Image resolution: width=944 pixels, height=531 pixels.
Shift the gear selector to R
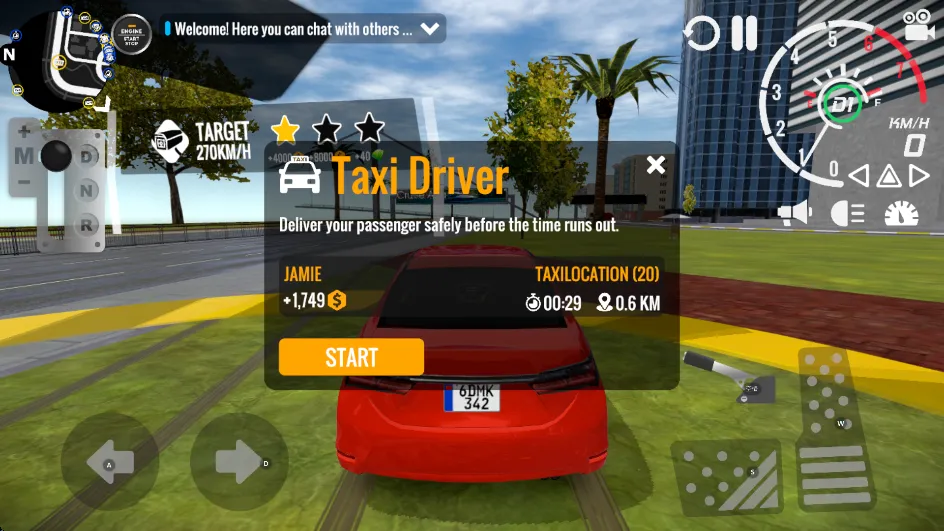point(89,223)
